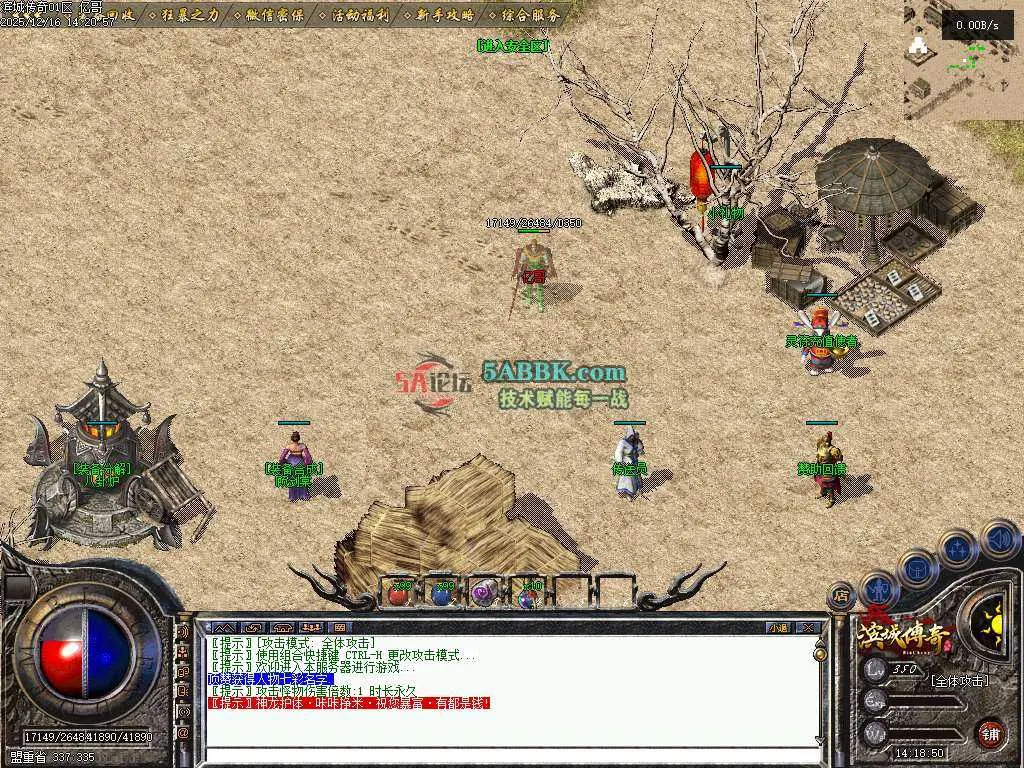Close the chat window with X
1024x768 pixels.
[x=807, y=628]
